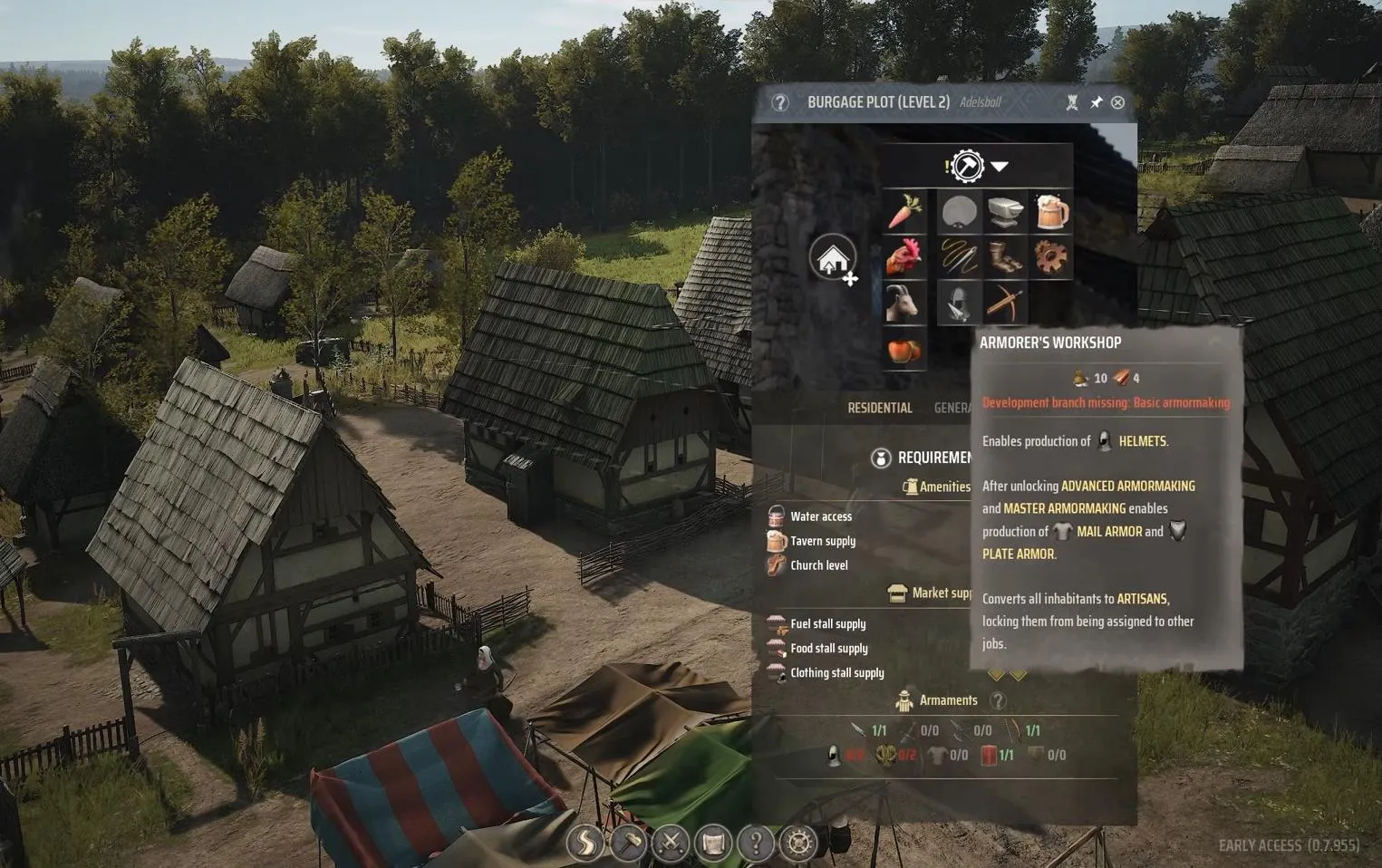
Task: Switch to the Residential tab
Action: point(879,408)
